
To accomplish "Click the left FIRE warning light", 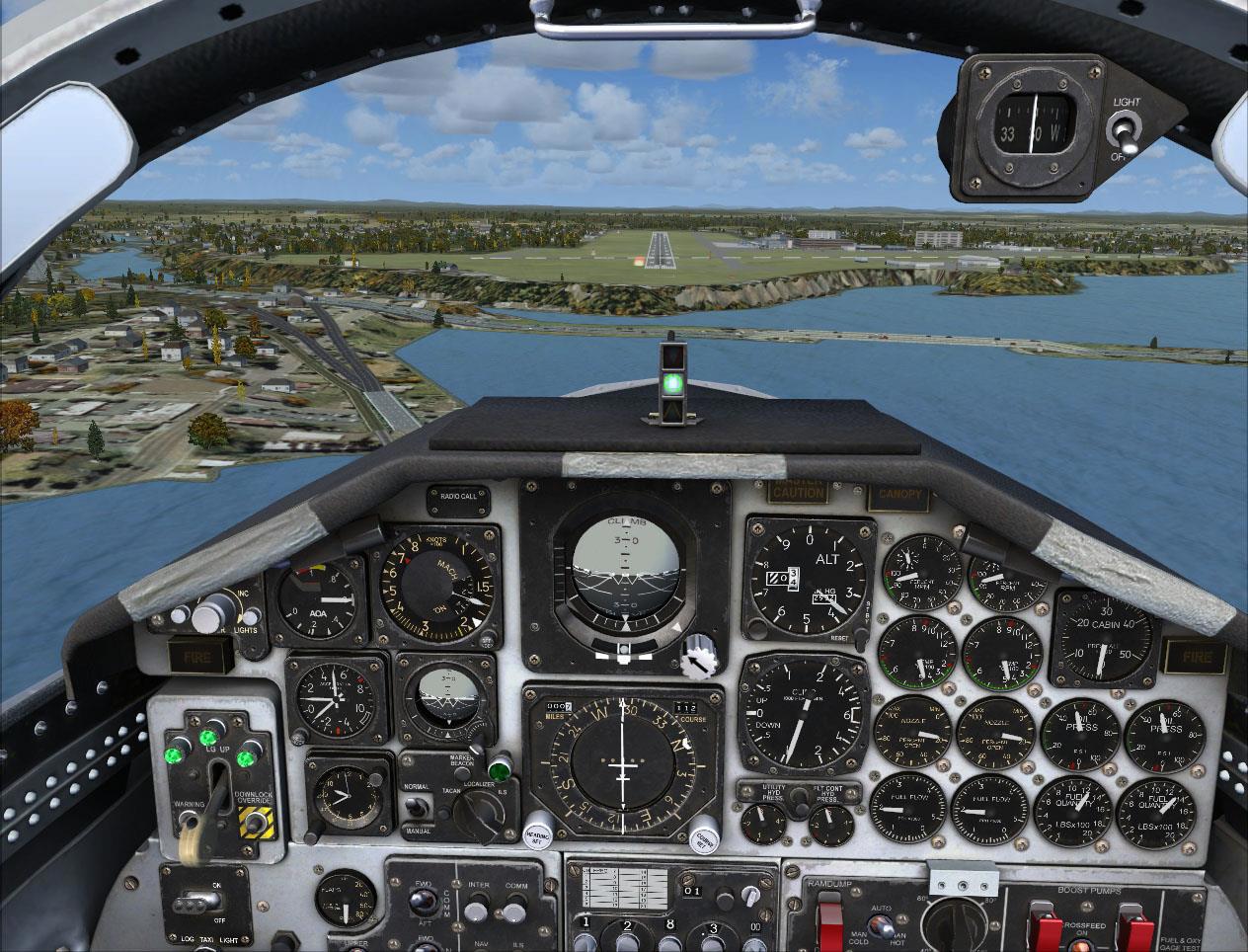I will coord(199,653).
